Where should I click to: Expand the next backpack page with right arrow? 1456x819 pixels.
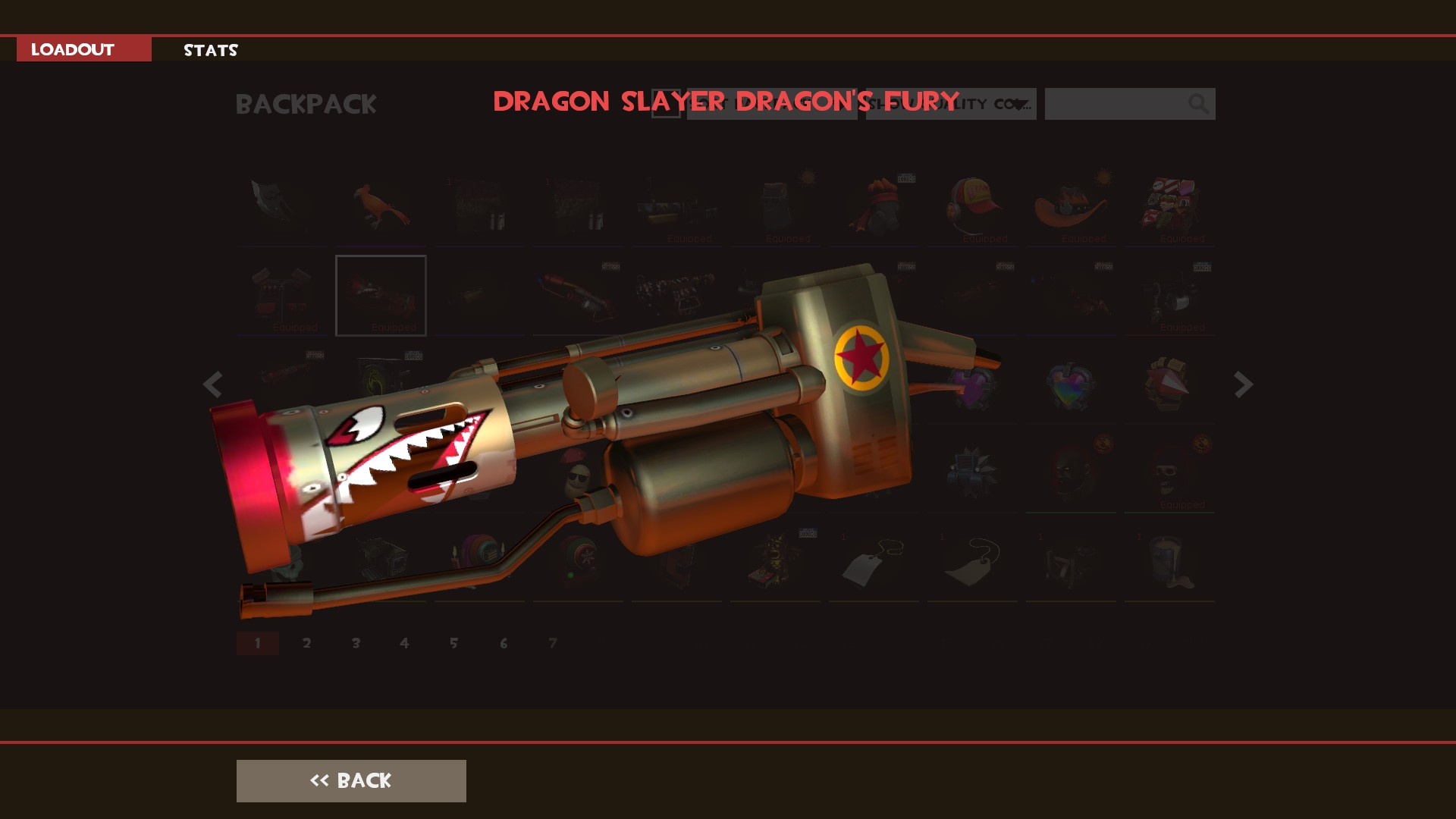tap(1242, 384)
